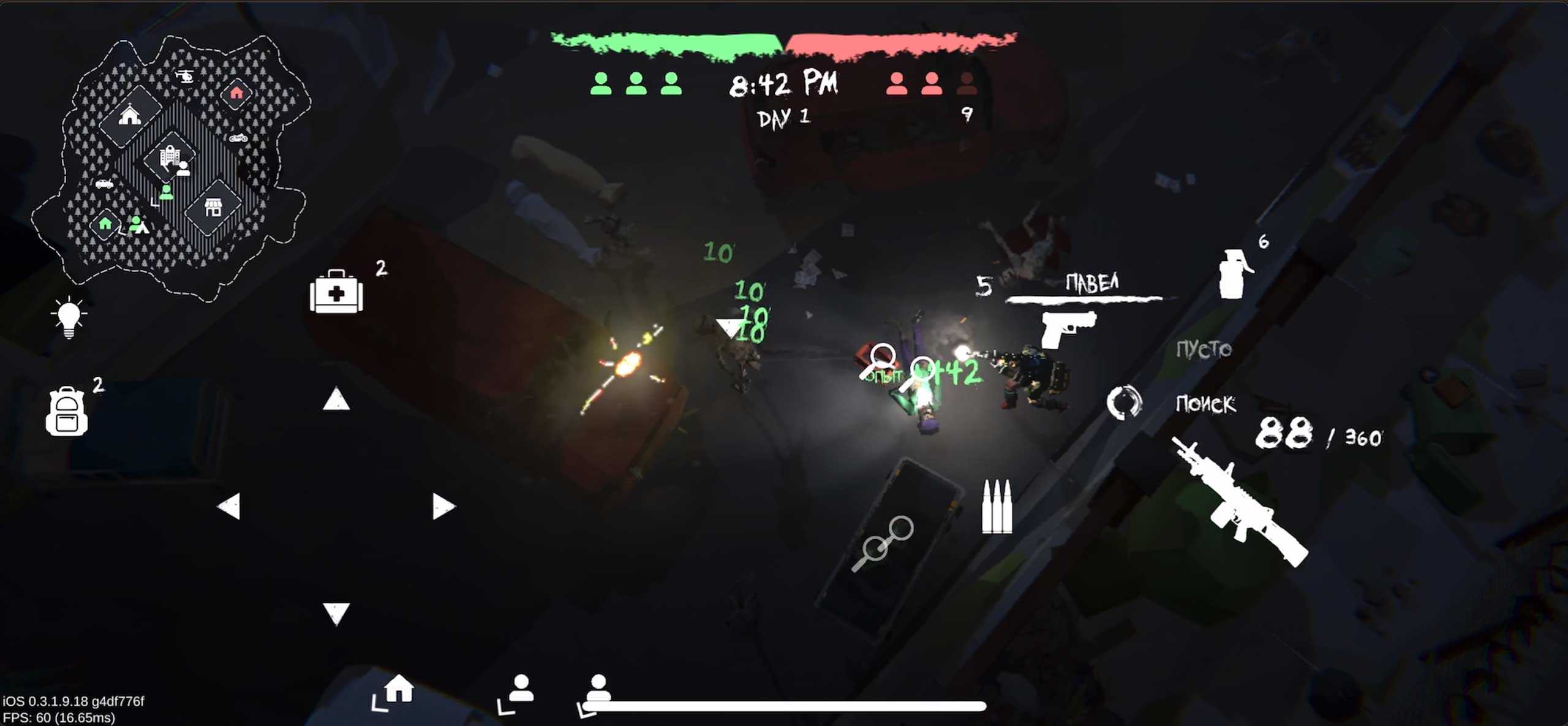1568x726 pixels.
Task: Tap the down movement arrow
Action: point(336,613)
